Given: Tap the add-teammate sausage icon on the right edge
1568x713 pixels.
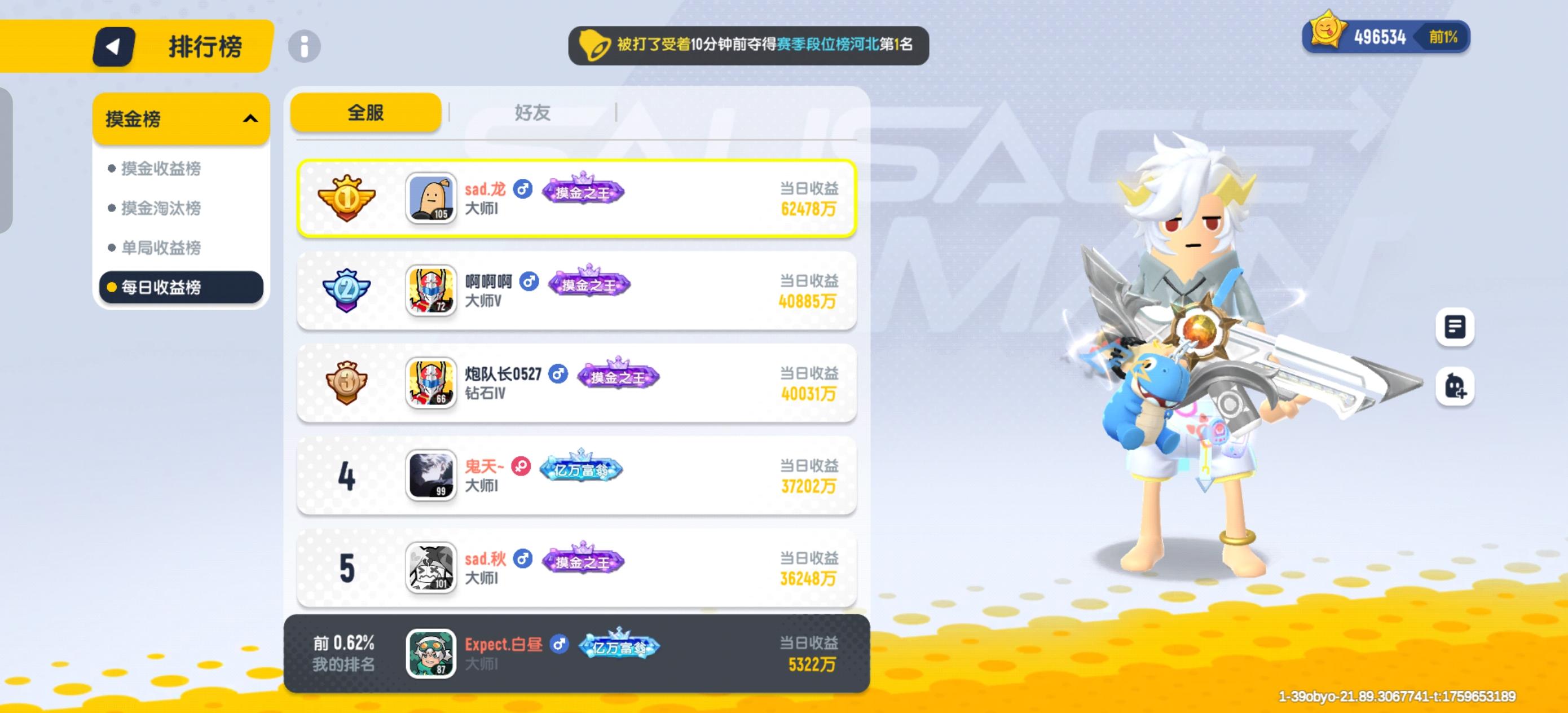Looking at the screenshot, I should point(1455,386).
